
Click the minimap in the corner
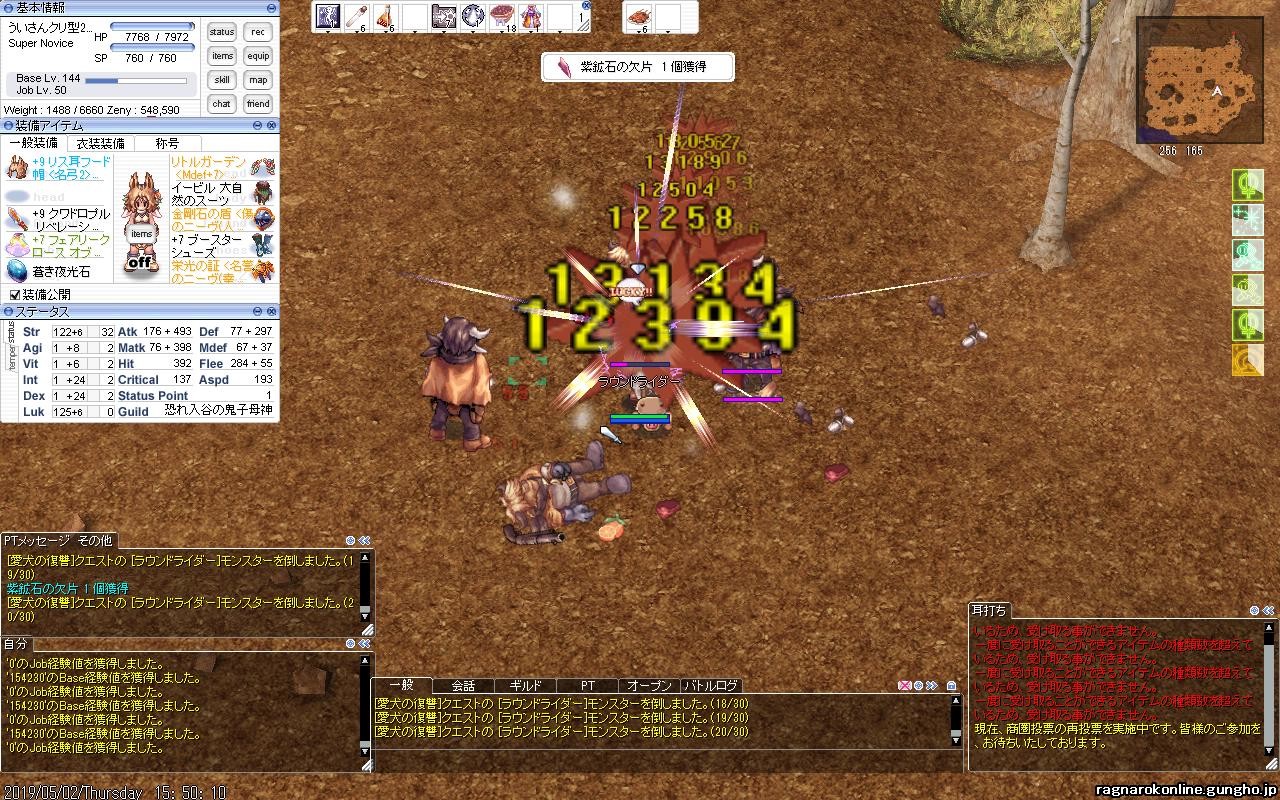click(x=1199, y=81)
